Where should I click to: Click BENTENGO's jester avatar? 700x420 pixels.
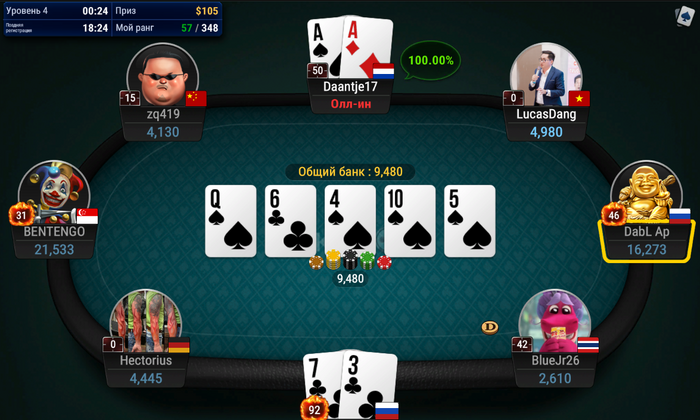coord(53,194)
